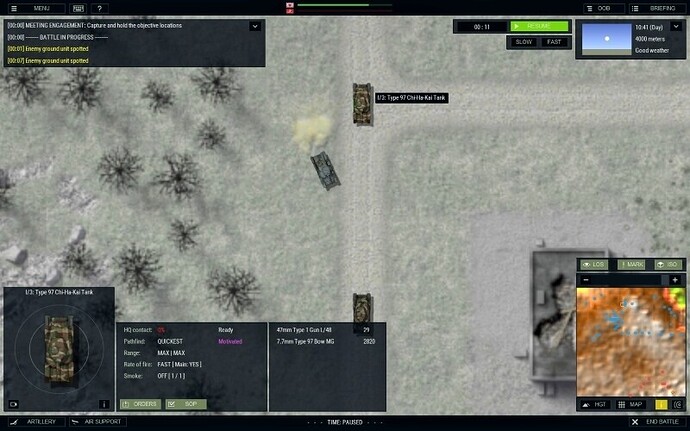Screen dimensions: 690x431
Task: Toggle the ISO view button
Action: pyautogui.click(x=666, y=264)
